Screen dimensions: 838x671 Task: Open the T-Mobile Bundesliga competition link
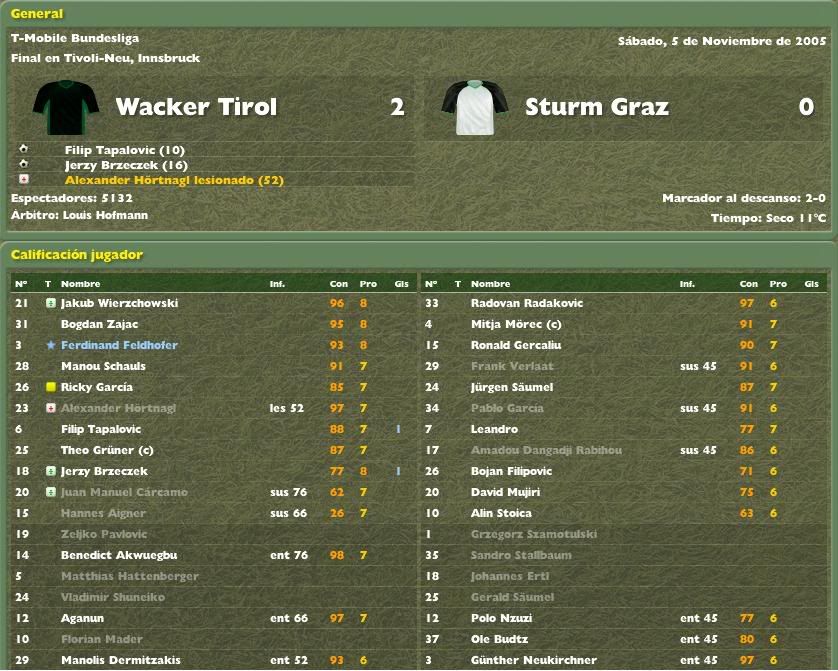75,39
